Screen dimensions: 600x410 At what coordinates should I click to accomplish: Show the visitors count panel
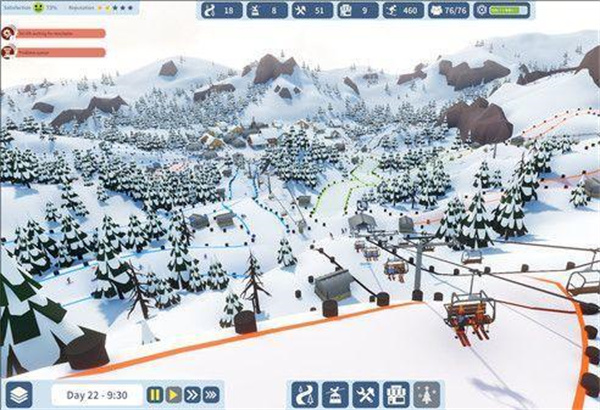[x=451, y=10]
